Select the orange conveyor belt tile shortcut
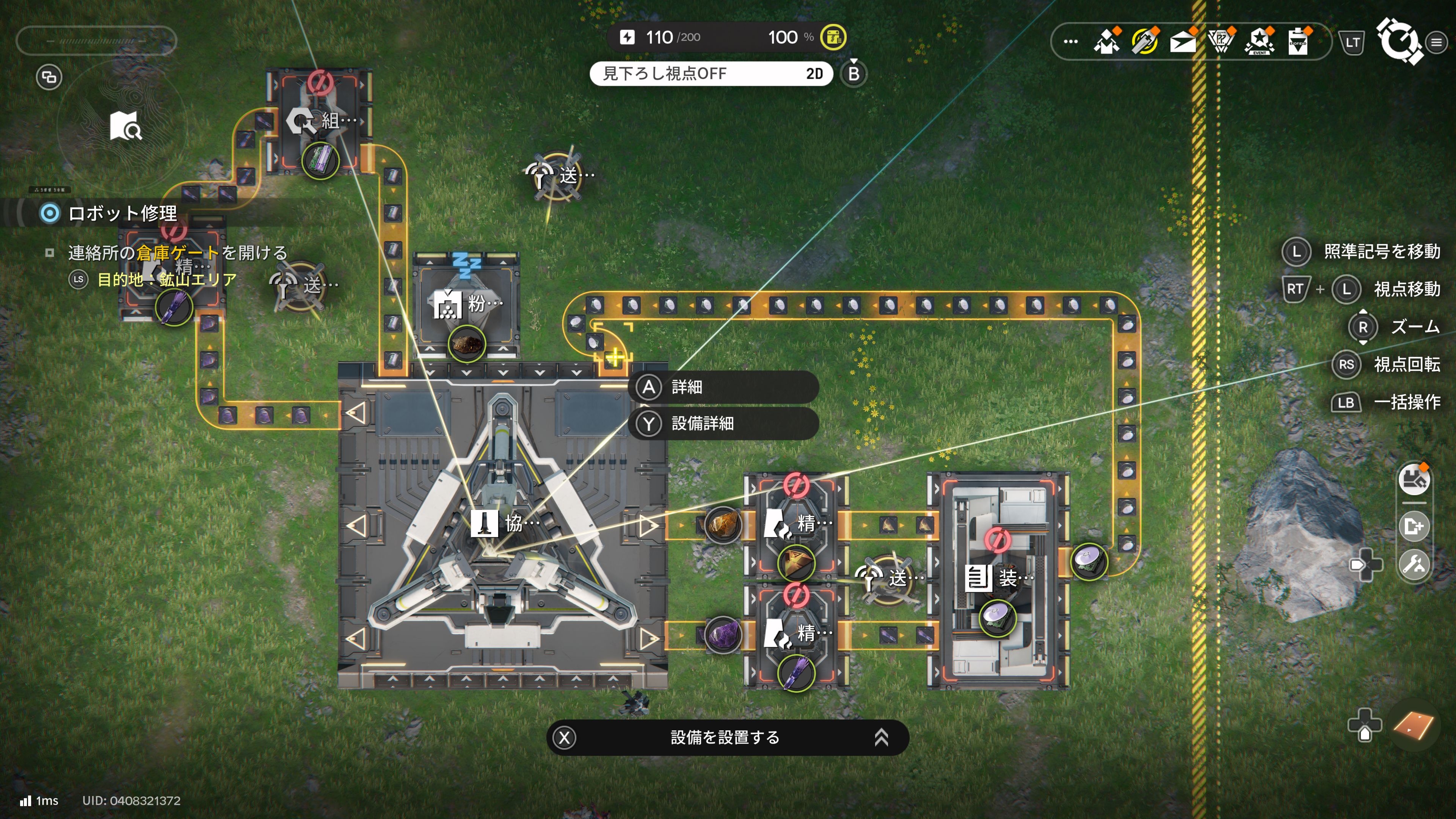 [x=1413, y=726]
